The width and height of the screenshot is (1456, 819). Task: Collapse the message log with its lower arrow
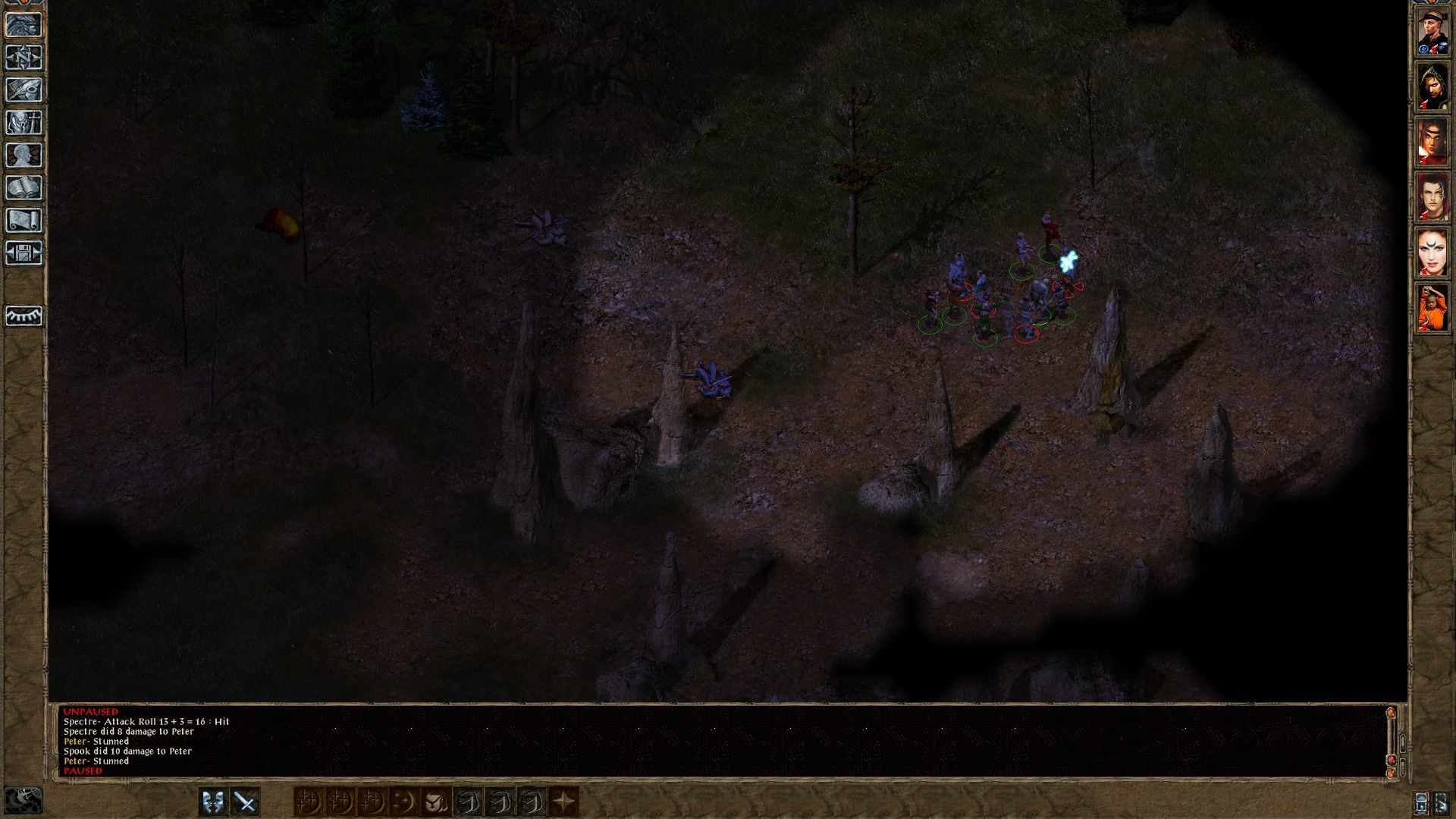pyautogui.click(x=1402, y=767)
